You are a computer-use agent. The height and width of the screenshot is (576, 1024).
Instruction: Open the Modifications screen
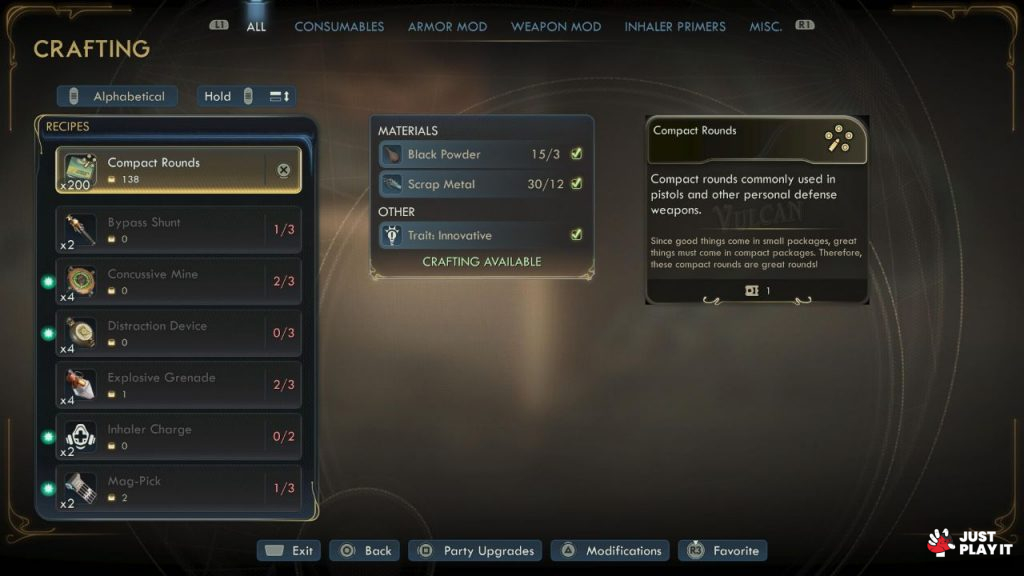click(610, 551)
